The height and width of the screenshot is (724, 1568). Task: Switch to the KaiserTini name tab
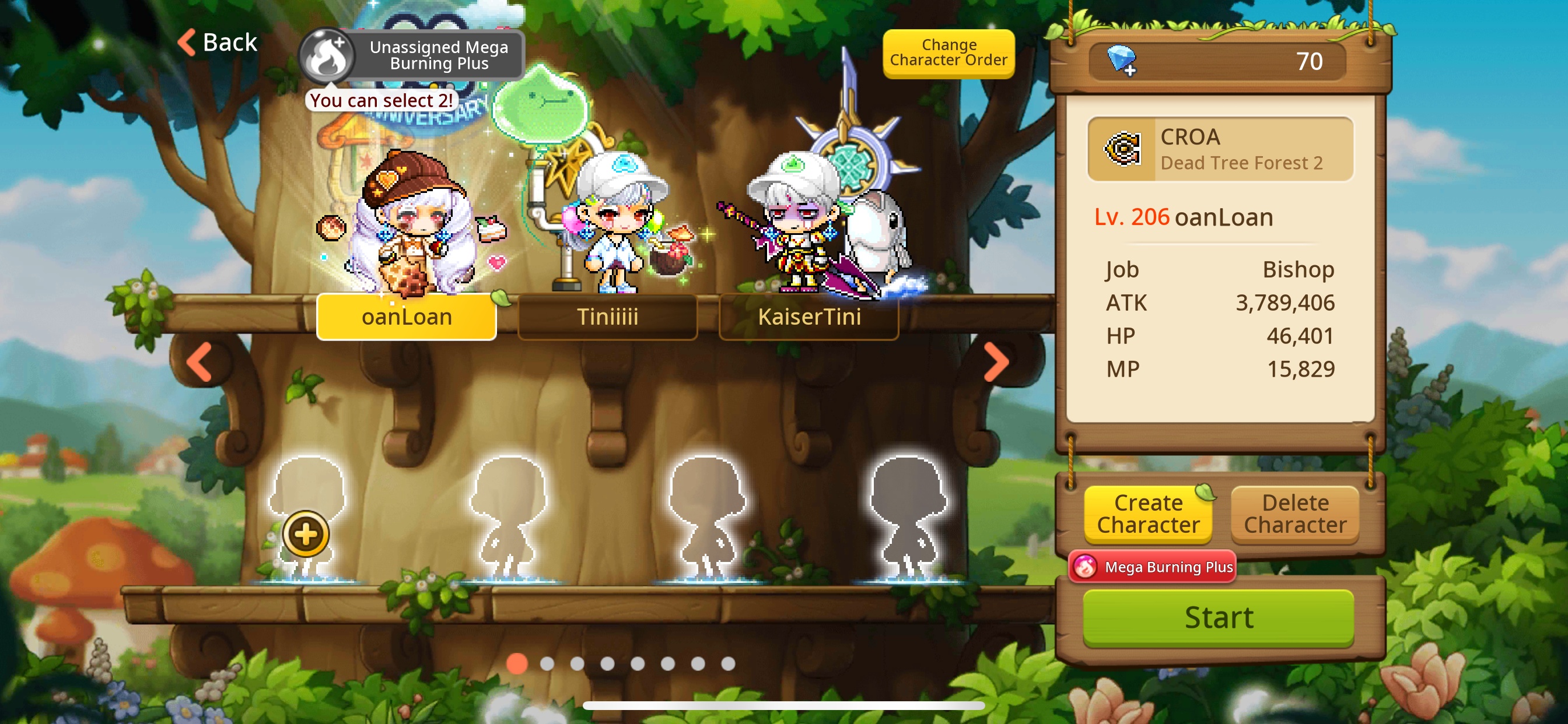[810, 317]
